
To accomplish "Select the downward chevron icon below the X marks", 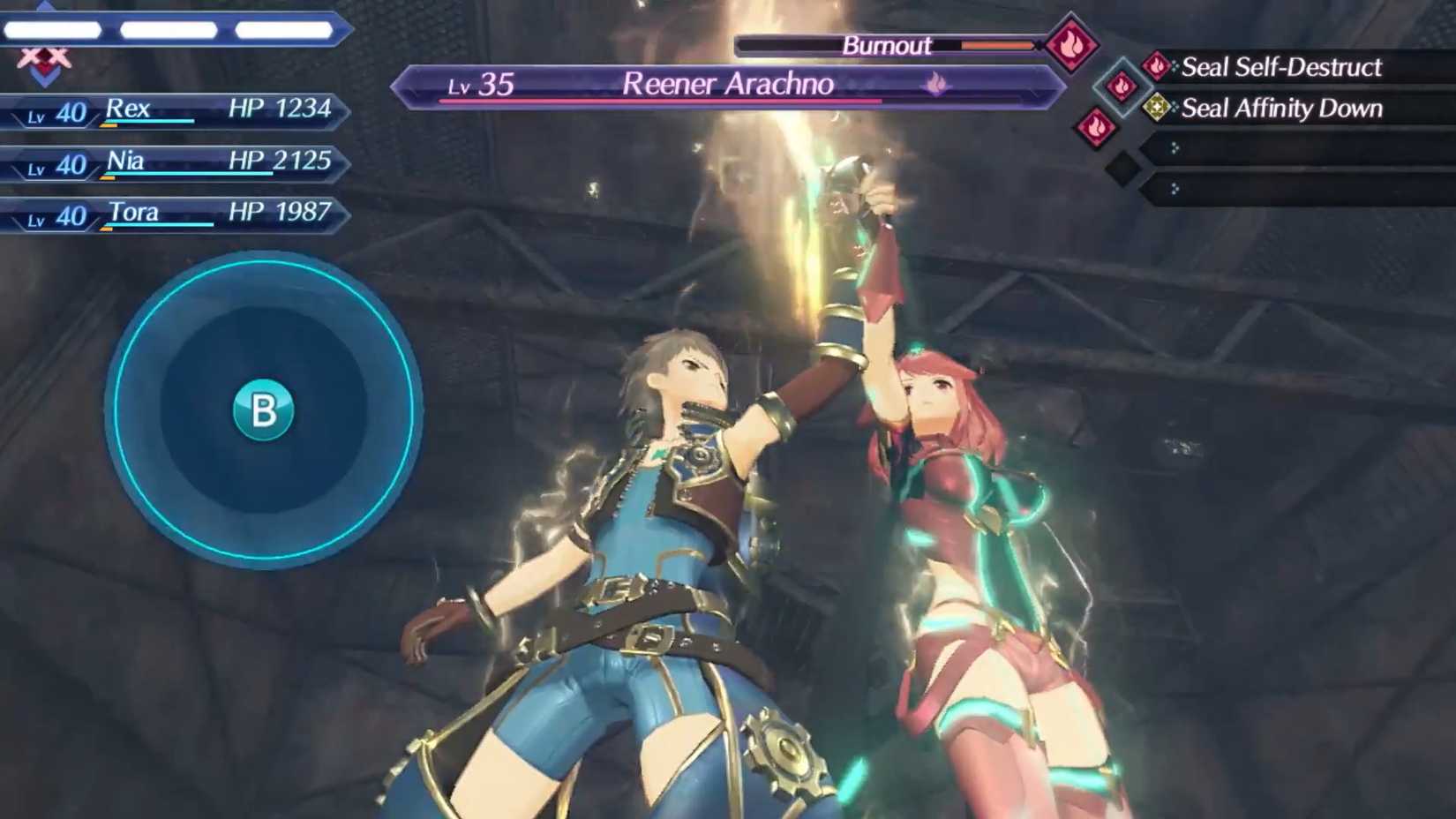I will 45,76.
